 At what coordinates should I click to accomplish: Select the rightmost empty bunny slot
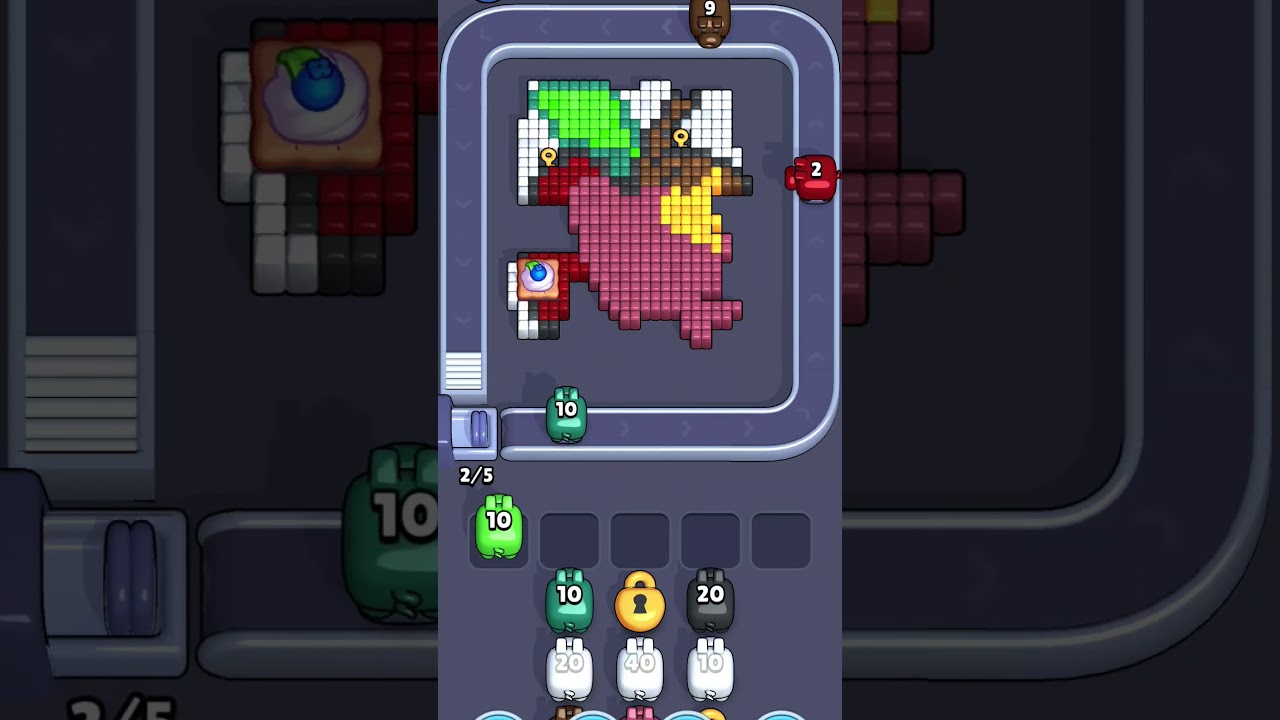click(781, 539)
